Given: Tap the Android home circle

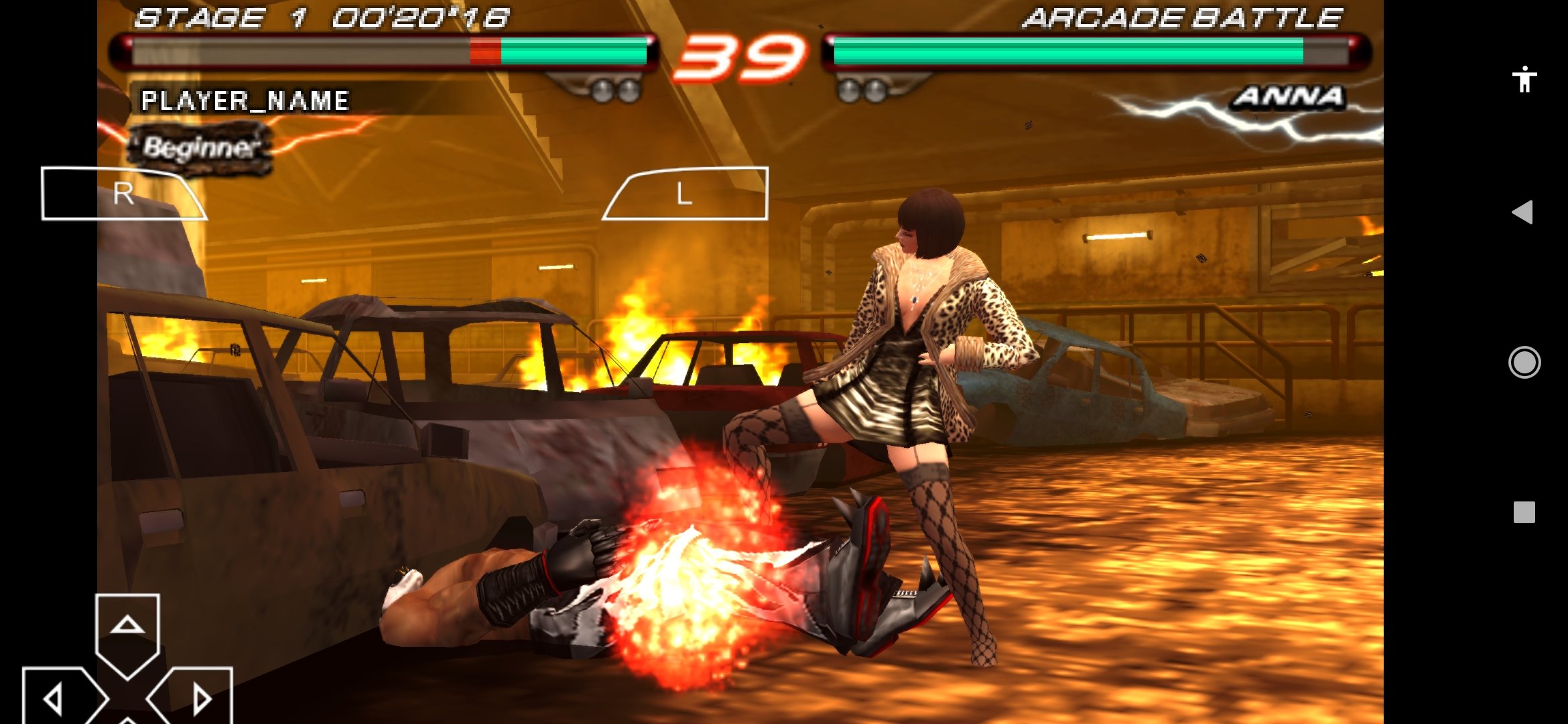Looking at the screenshot, I should click(1524, 363).
